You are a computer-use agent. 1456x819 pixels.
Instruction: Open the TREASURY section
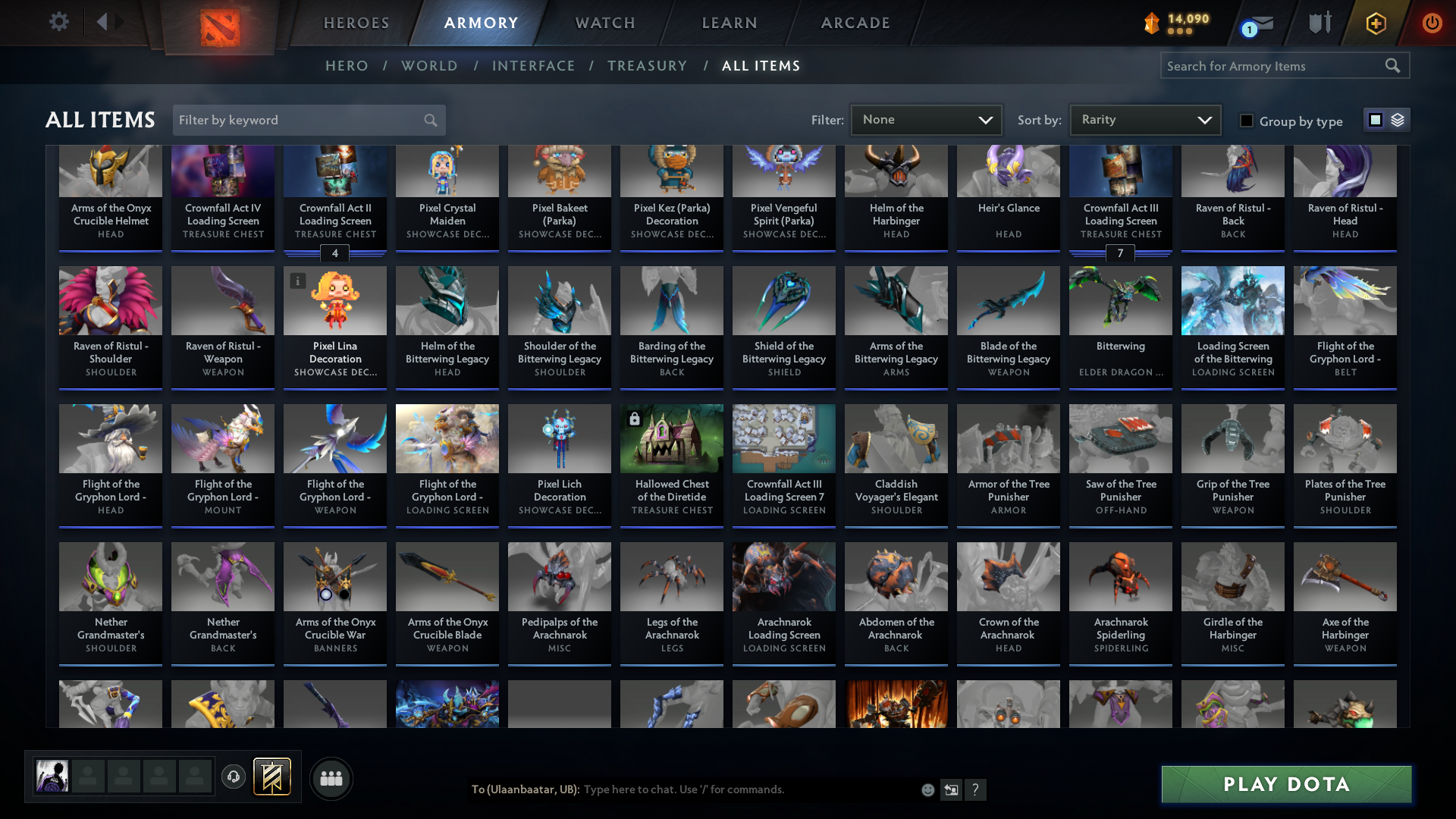647,66
